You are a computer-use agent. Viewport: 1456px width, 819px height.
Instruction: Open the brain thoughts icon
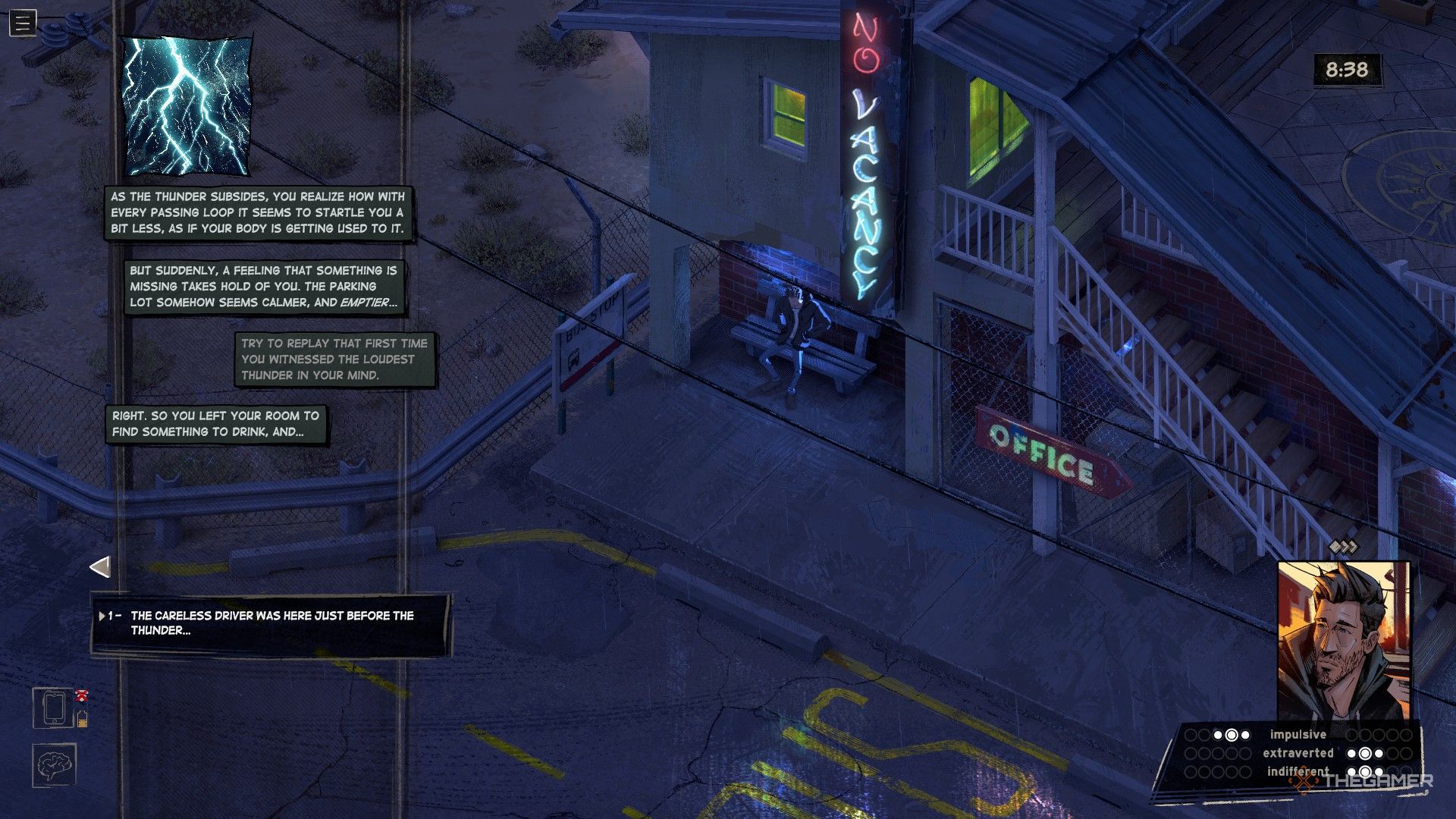54,765
